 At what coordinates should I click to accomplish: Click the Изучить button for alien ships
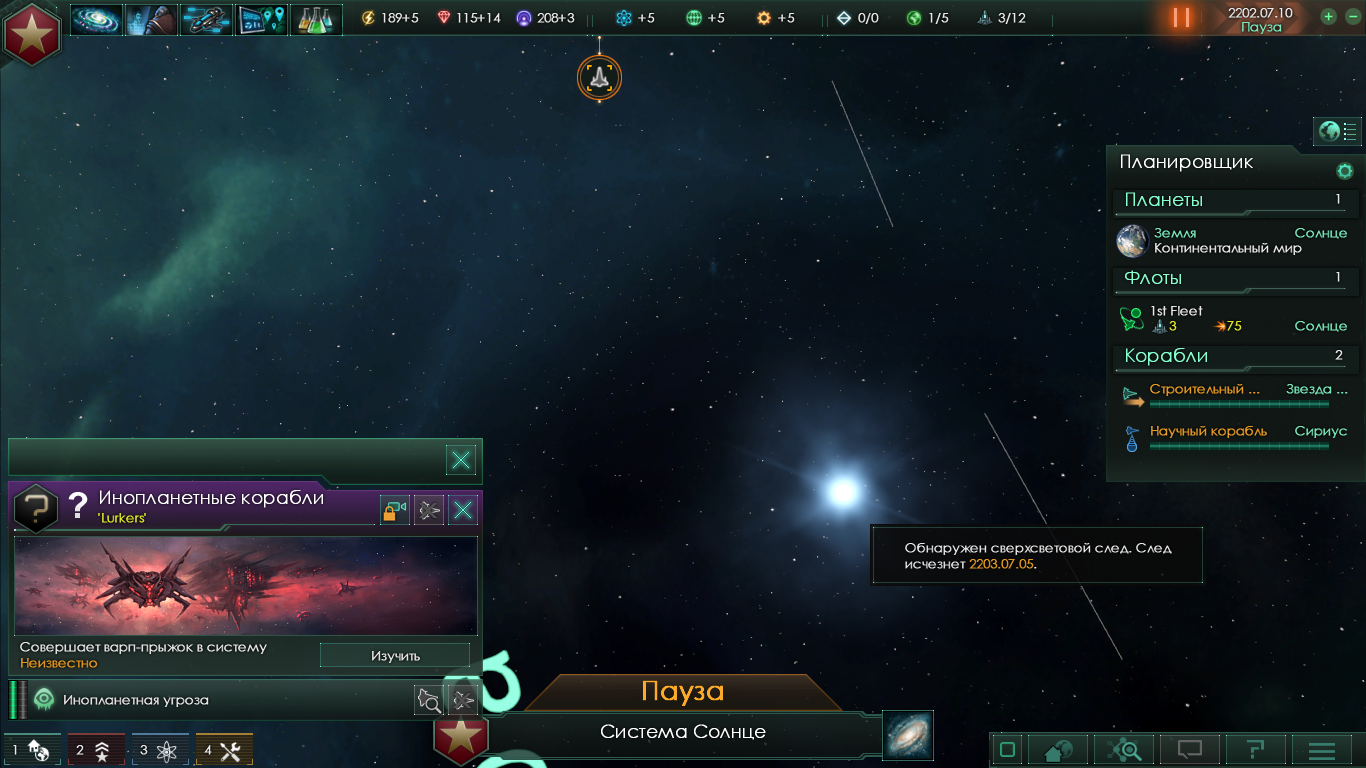tap(395, 656)
